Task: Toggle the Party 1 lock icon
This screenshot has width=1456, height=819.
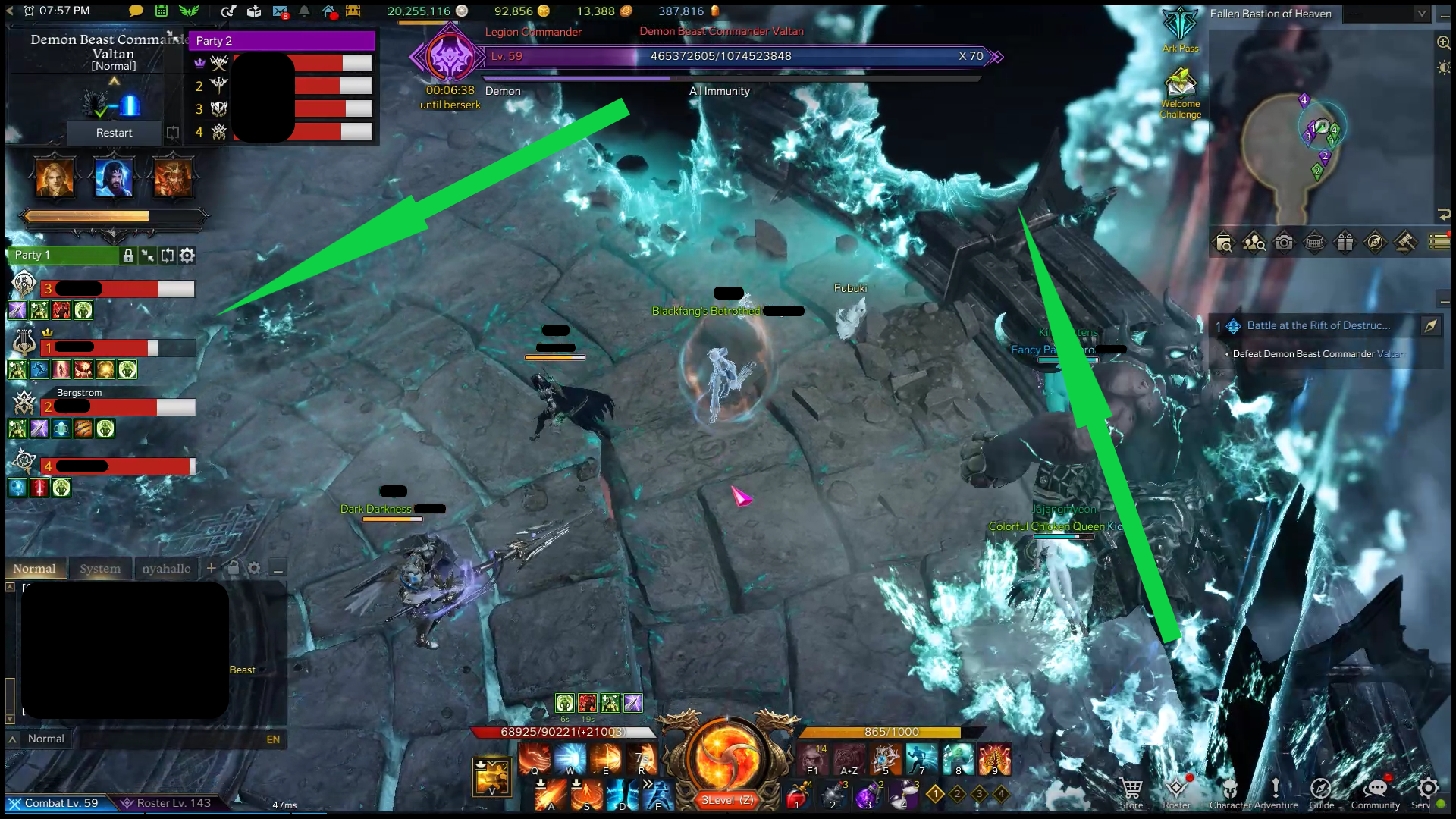Action: pos(128,256)
